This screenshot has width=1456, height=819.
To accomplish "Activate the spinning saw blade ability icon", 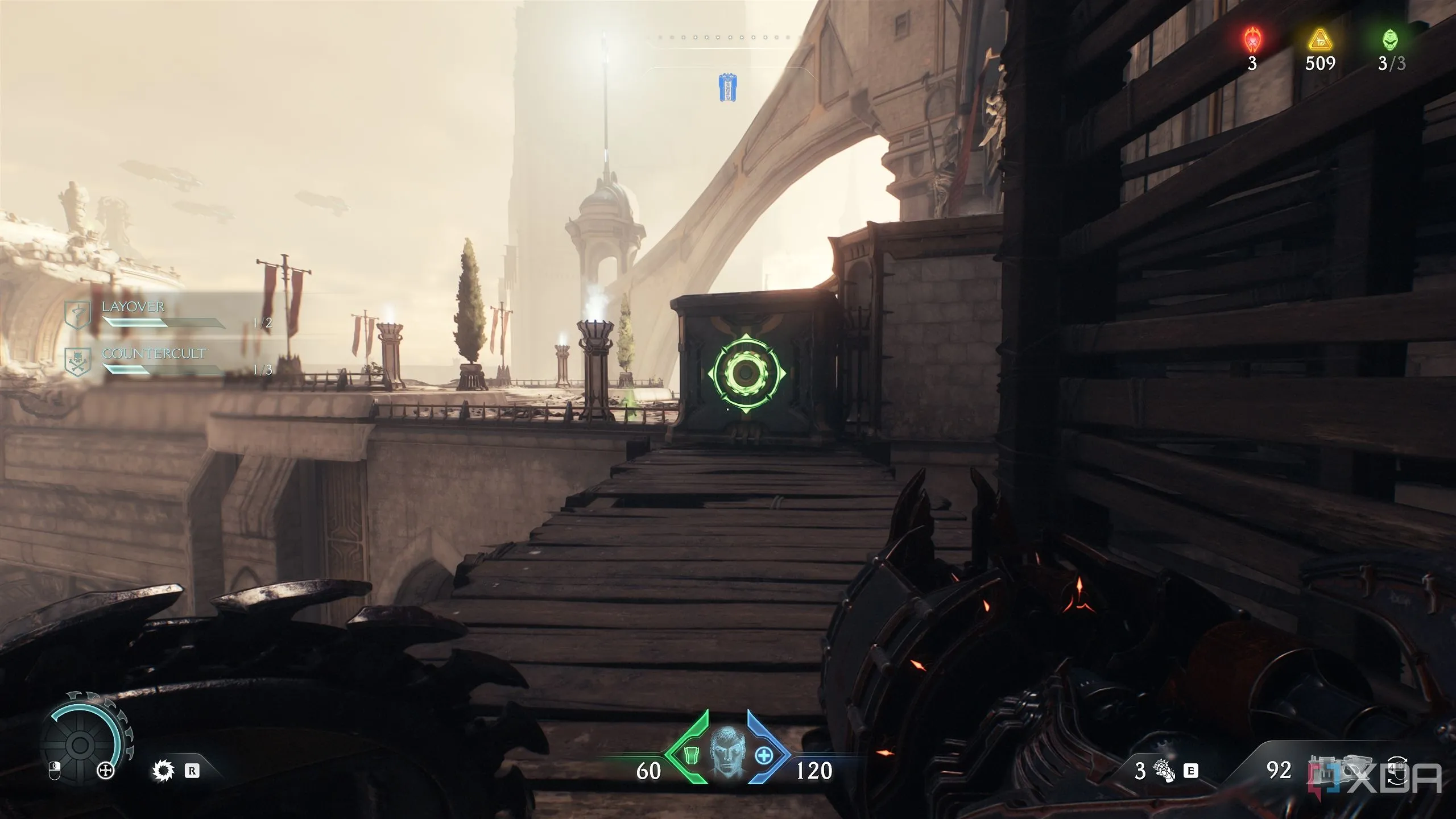I will [163, 771].
